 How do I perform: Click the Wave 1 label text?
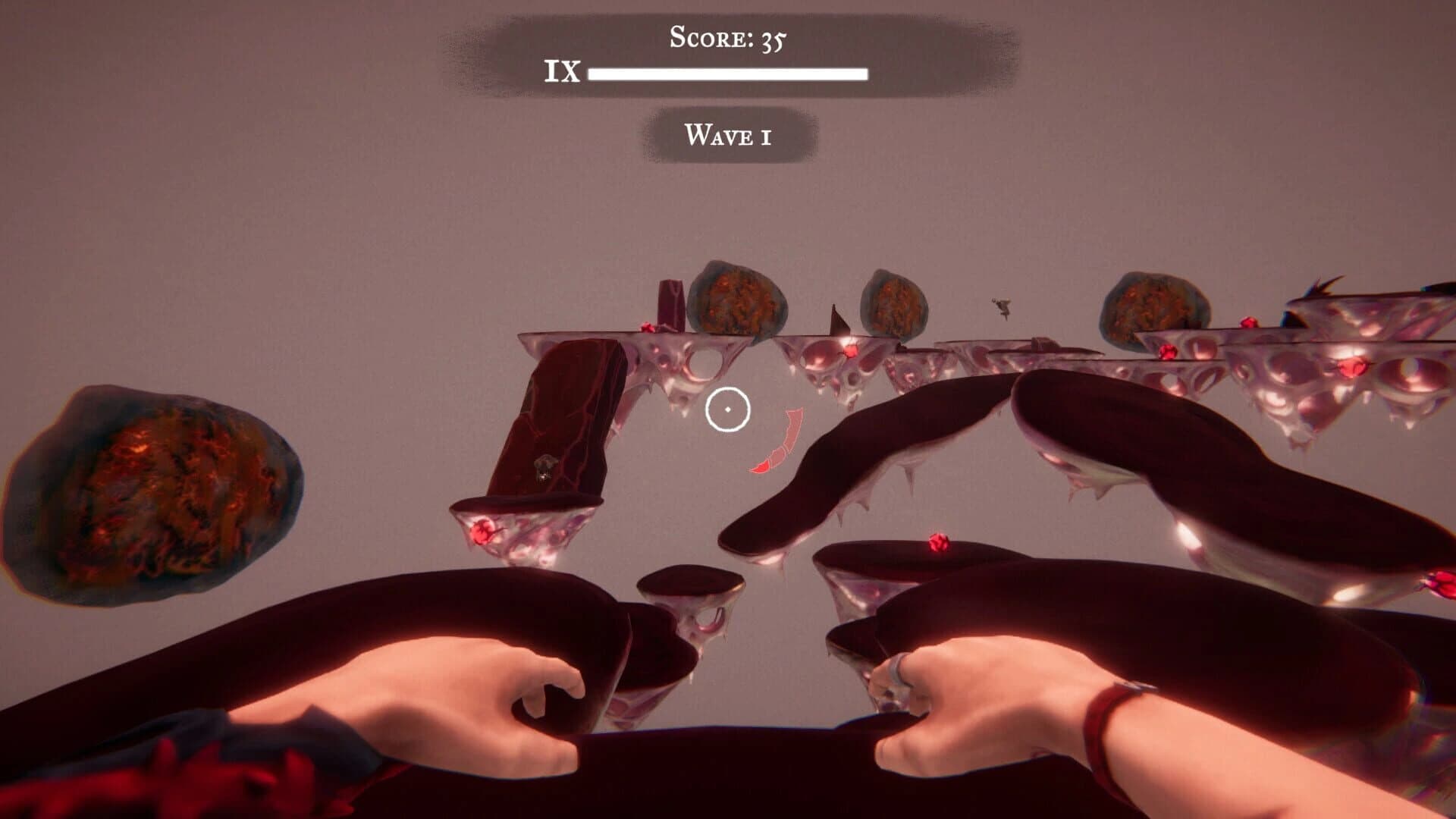[x=728, y=135]
